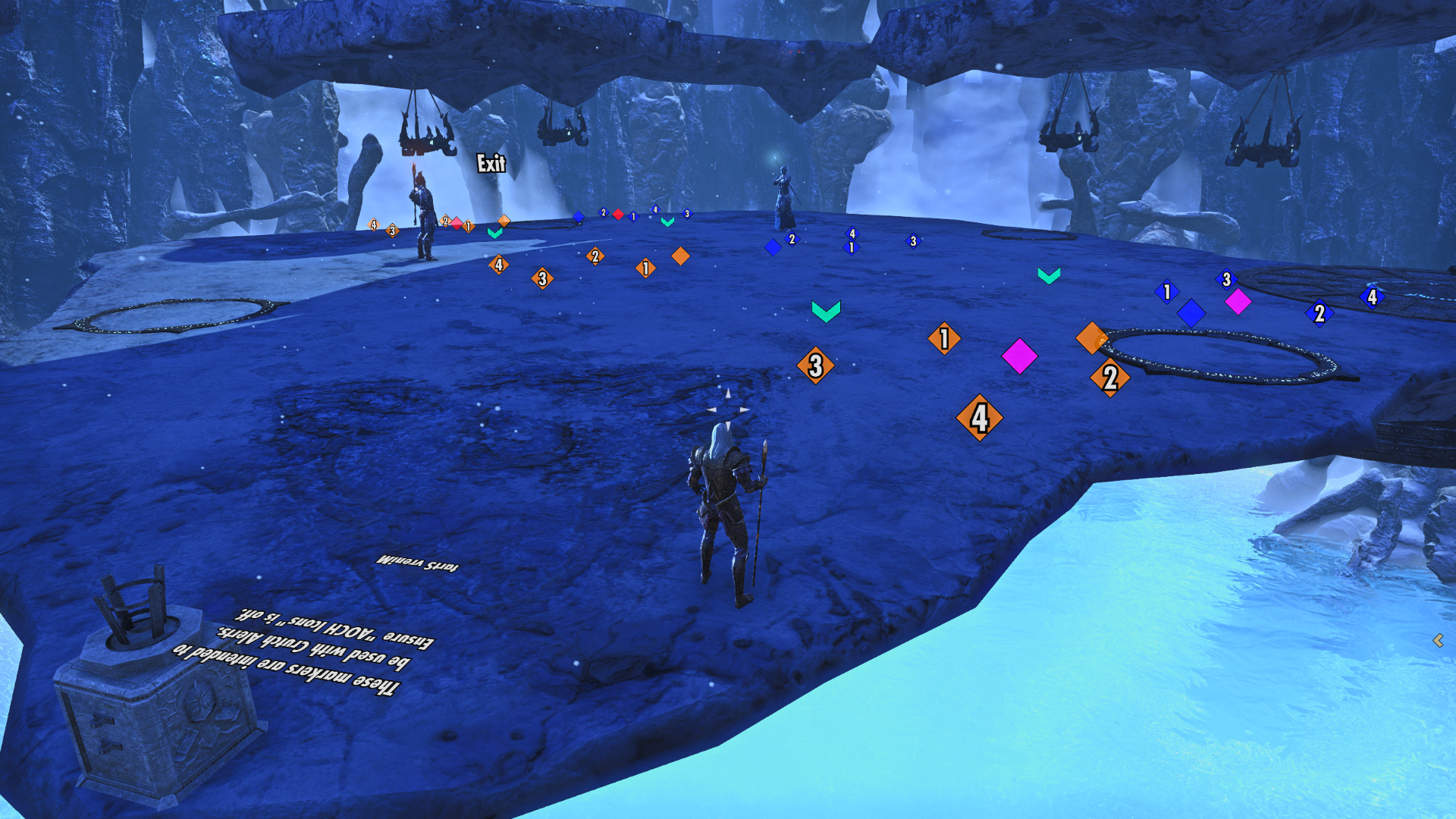Click the green chevron marker in the center of the platform

(825, 311)
